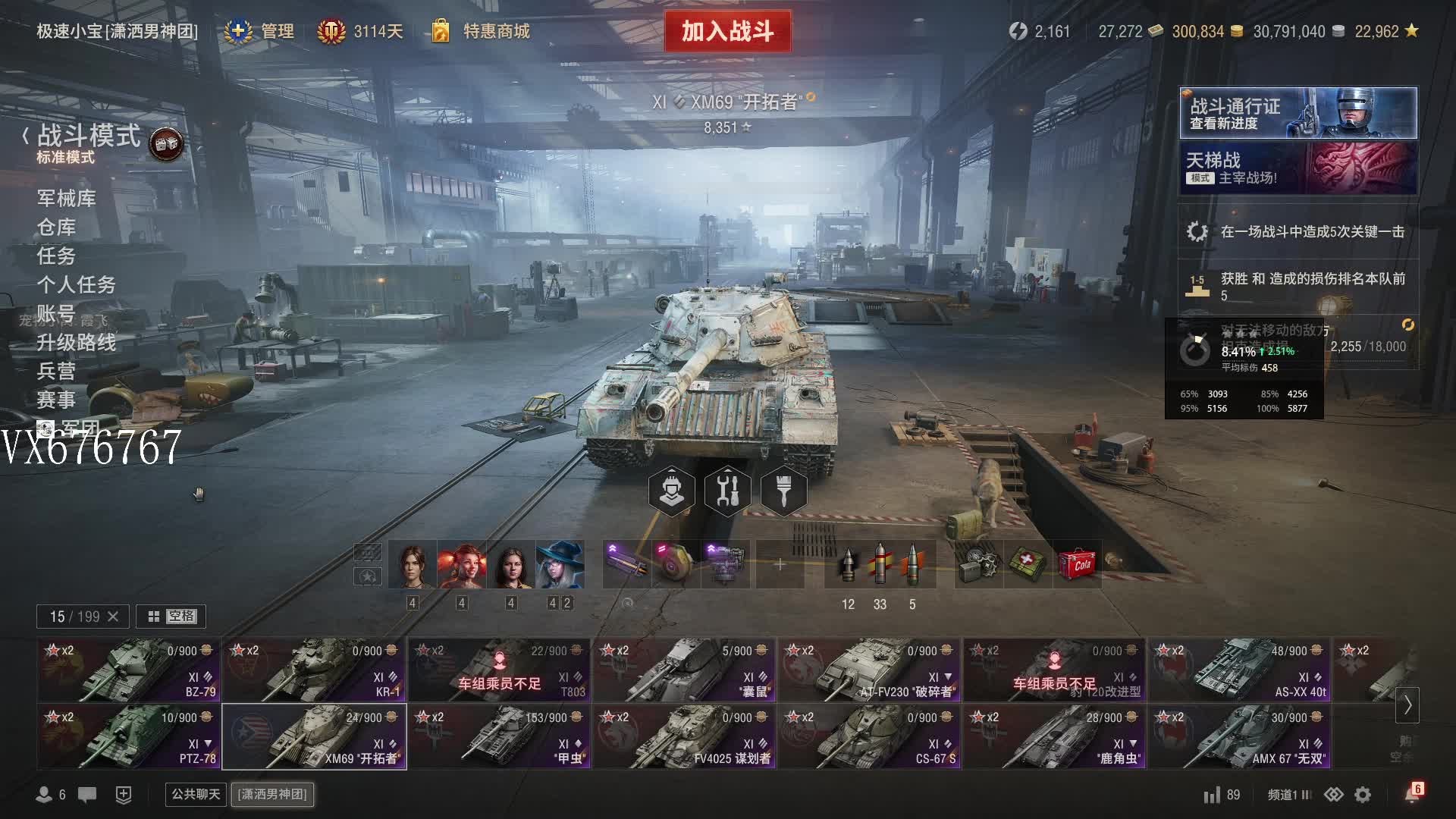Show the 升级路线 tech tree

[76, 343]
